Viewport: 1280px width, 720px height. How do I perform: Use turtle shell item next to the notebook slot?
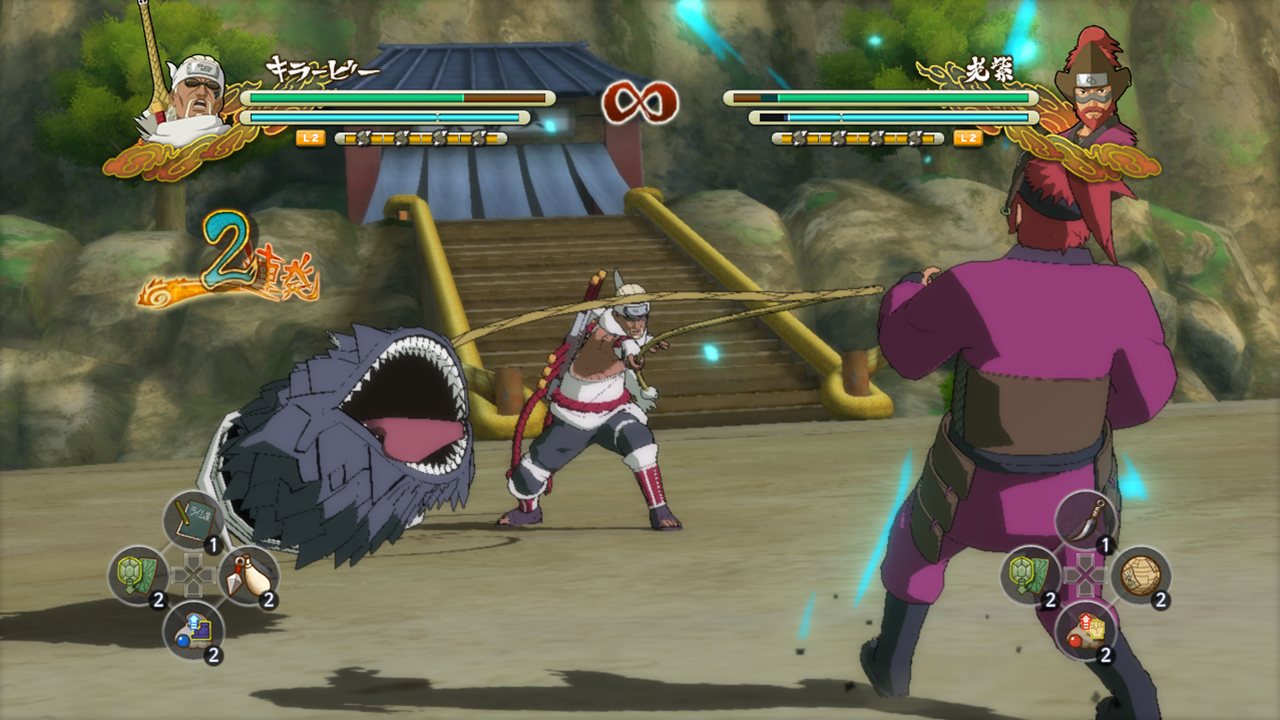pyautogui.click(x=137, y=575)
